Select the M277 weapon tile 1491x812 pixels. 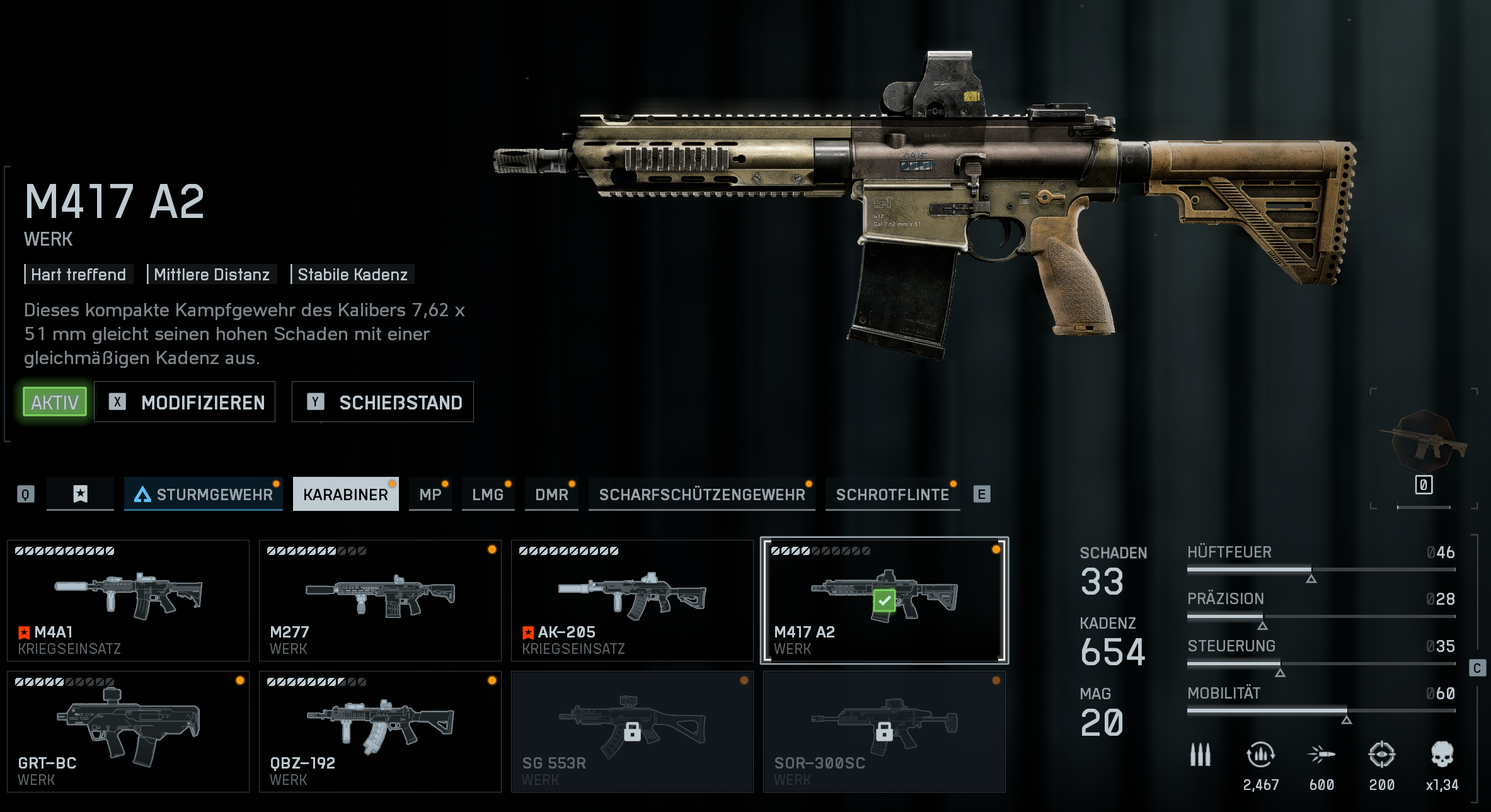click(x=380, y=600)
